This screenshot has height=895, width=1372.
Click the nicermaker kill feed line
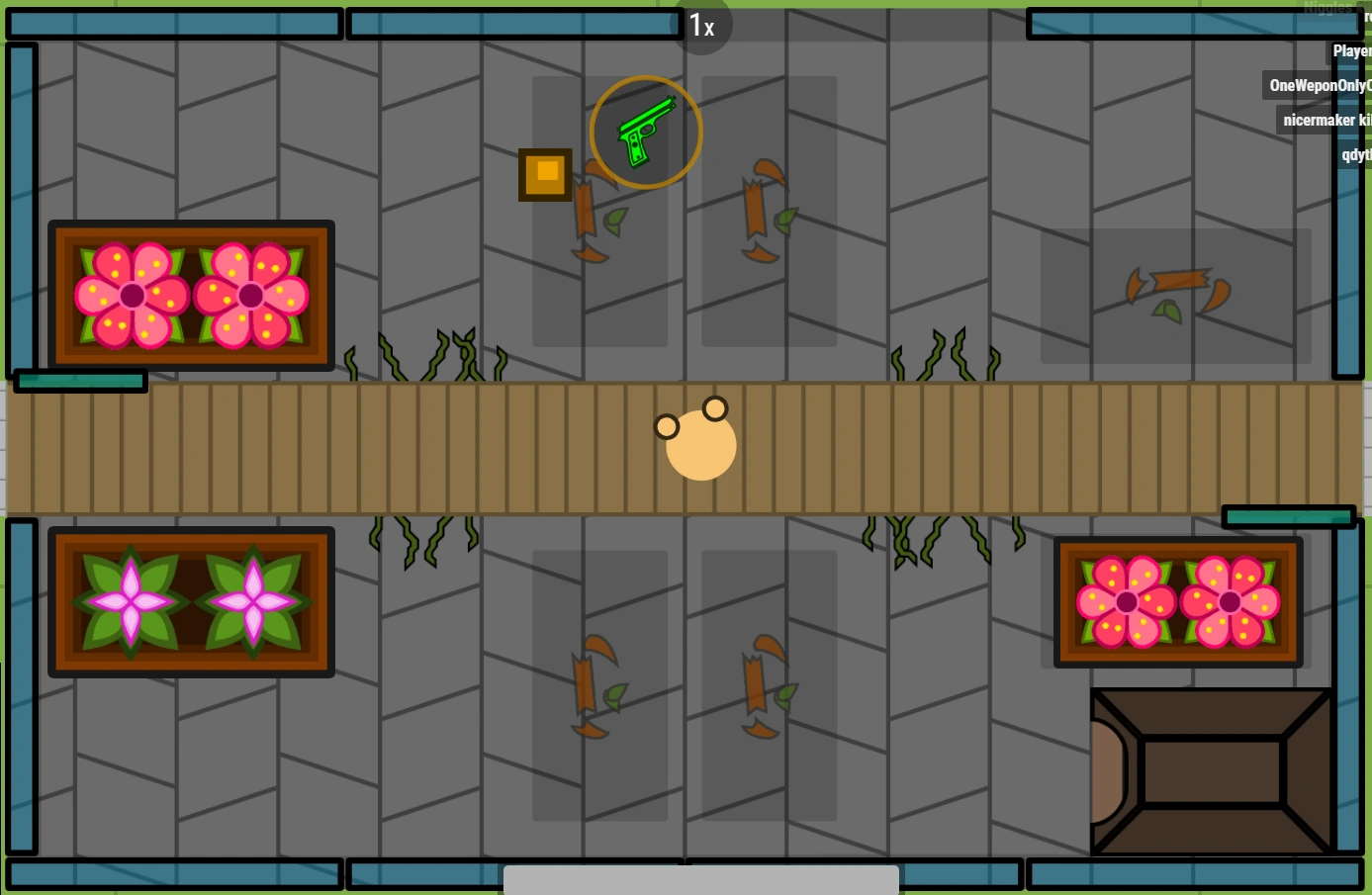point(1326,120)
